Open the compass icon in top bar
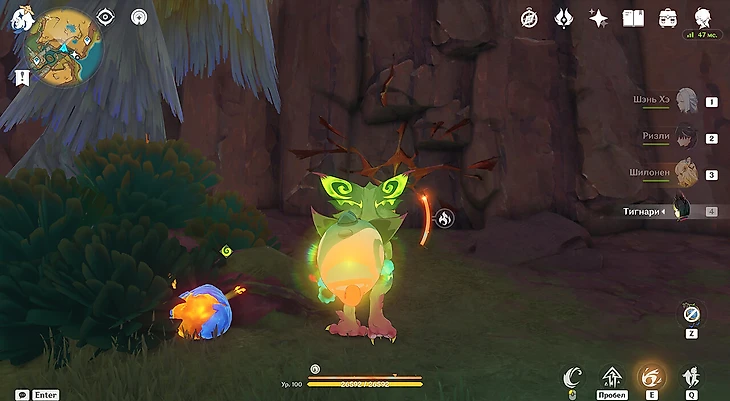This screenshot has height=401, width=730. pos(529,18)
